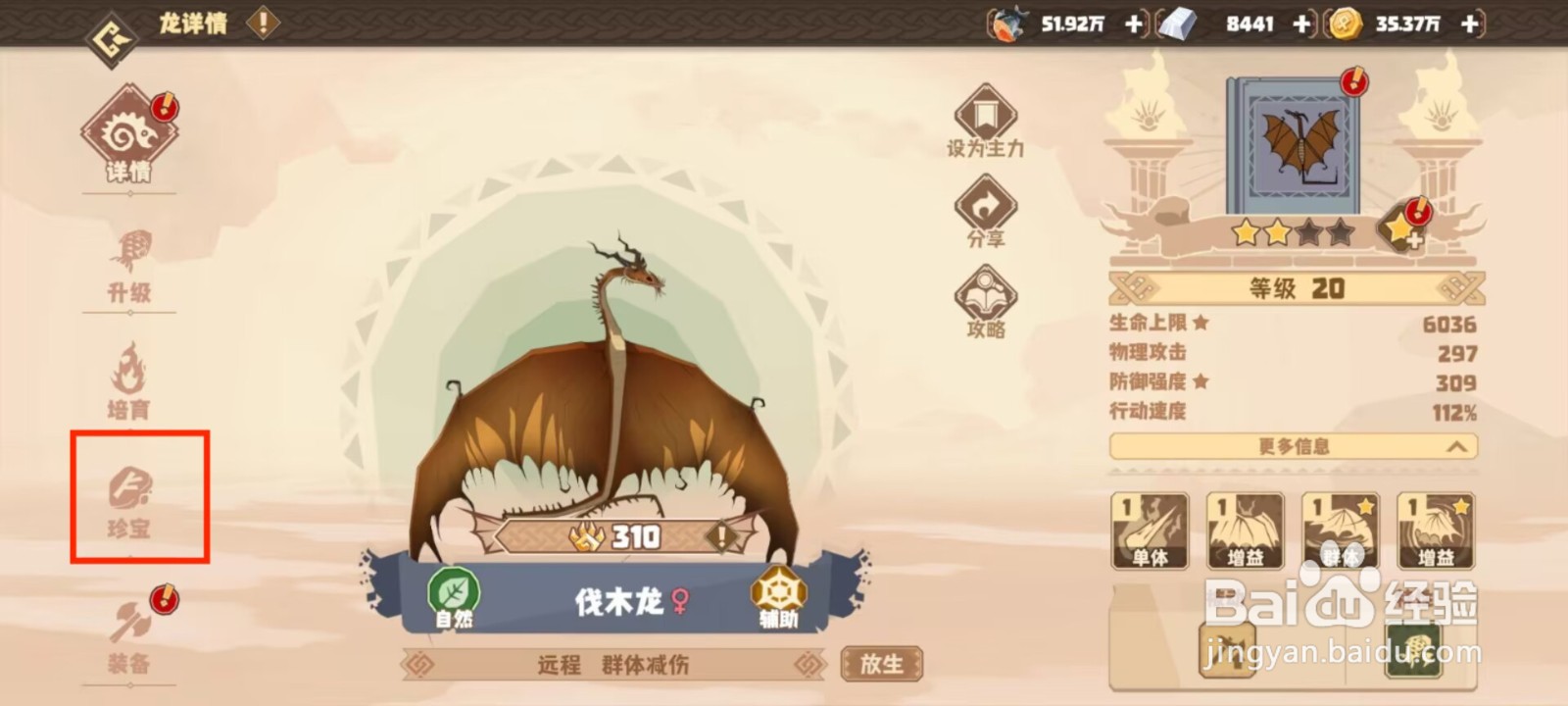The image size is (1568, 706).
Task: Click the exclamation icon beside power 310
Action: pyautogui.click(x=721, y=535)
